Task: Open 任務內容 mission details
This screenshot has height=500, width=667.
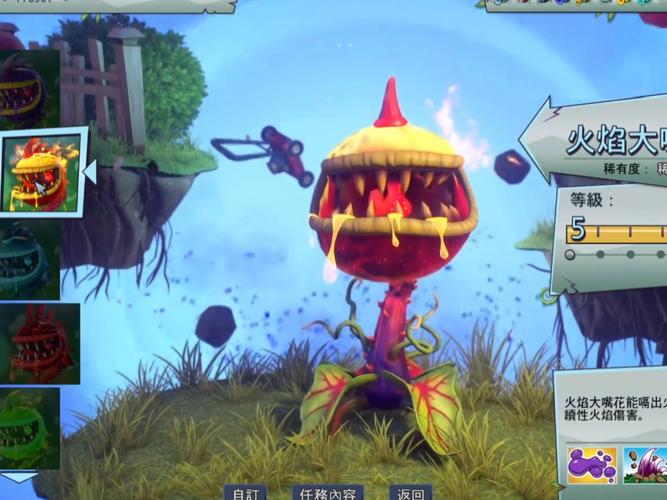Action: coord(327,493)
